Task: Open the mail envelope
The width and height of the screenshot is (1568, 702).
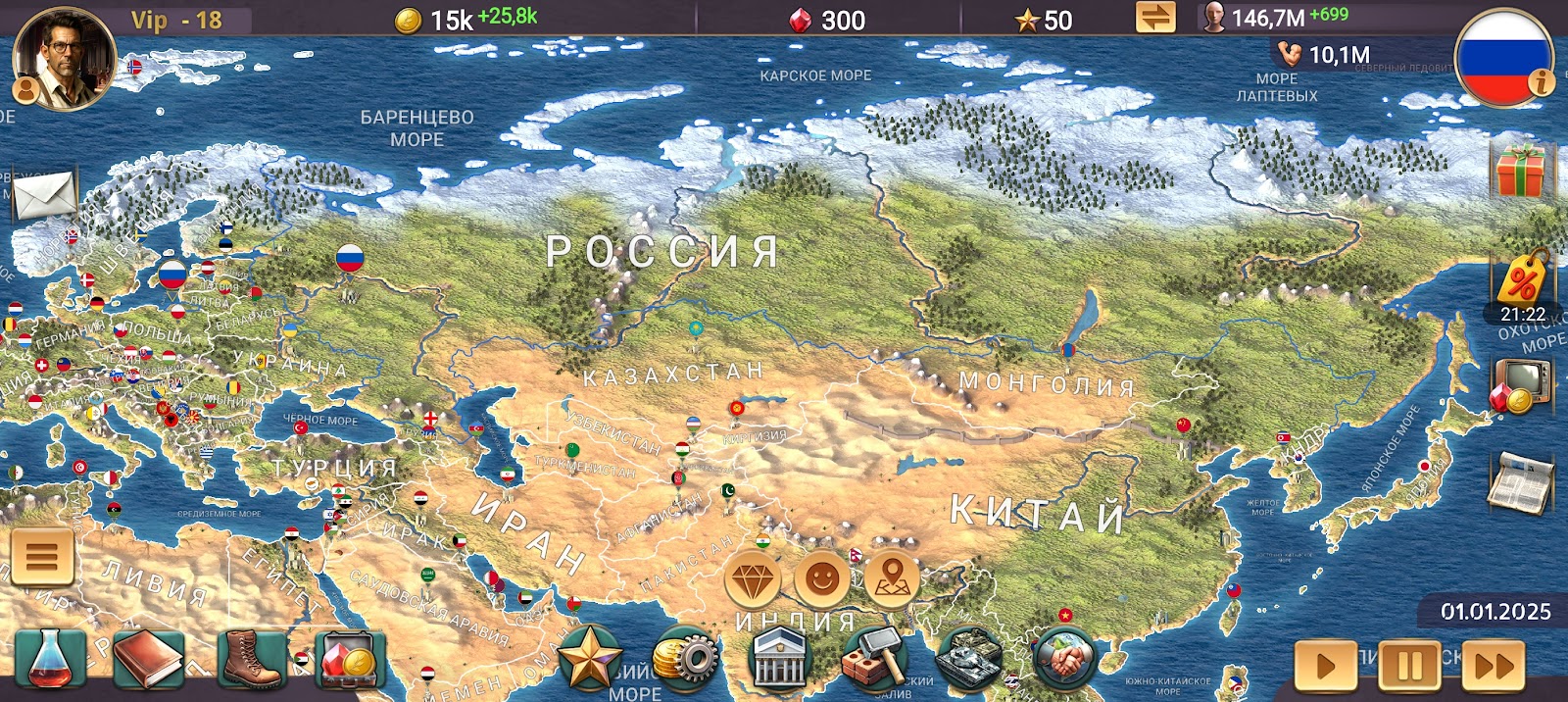Action: [45, 193]
